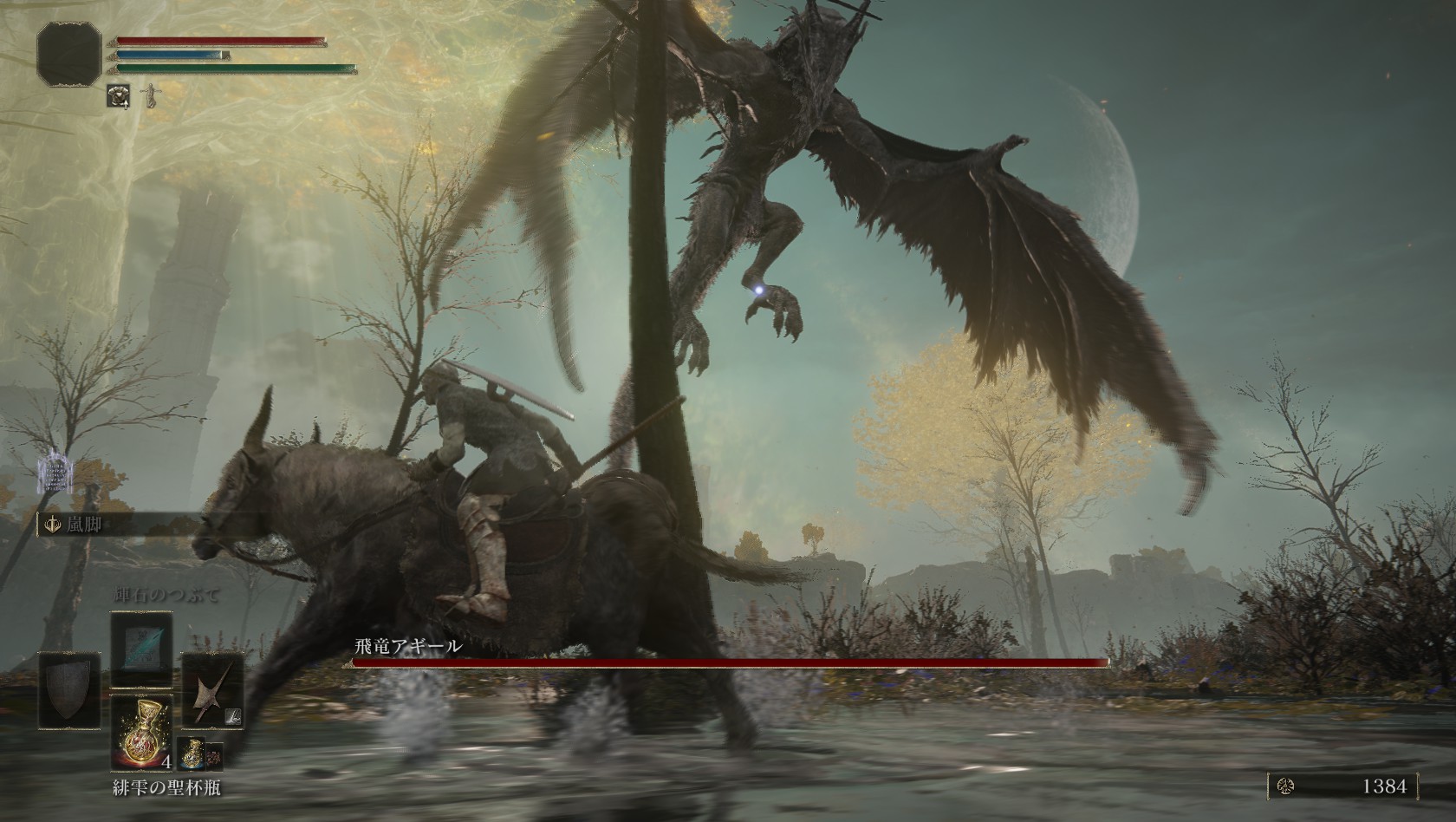Choose the halberd weapon slot
1456x822 pixels.
[213, 689]
